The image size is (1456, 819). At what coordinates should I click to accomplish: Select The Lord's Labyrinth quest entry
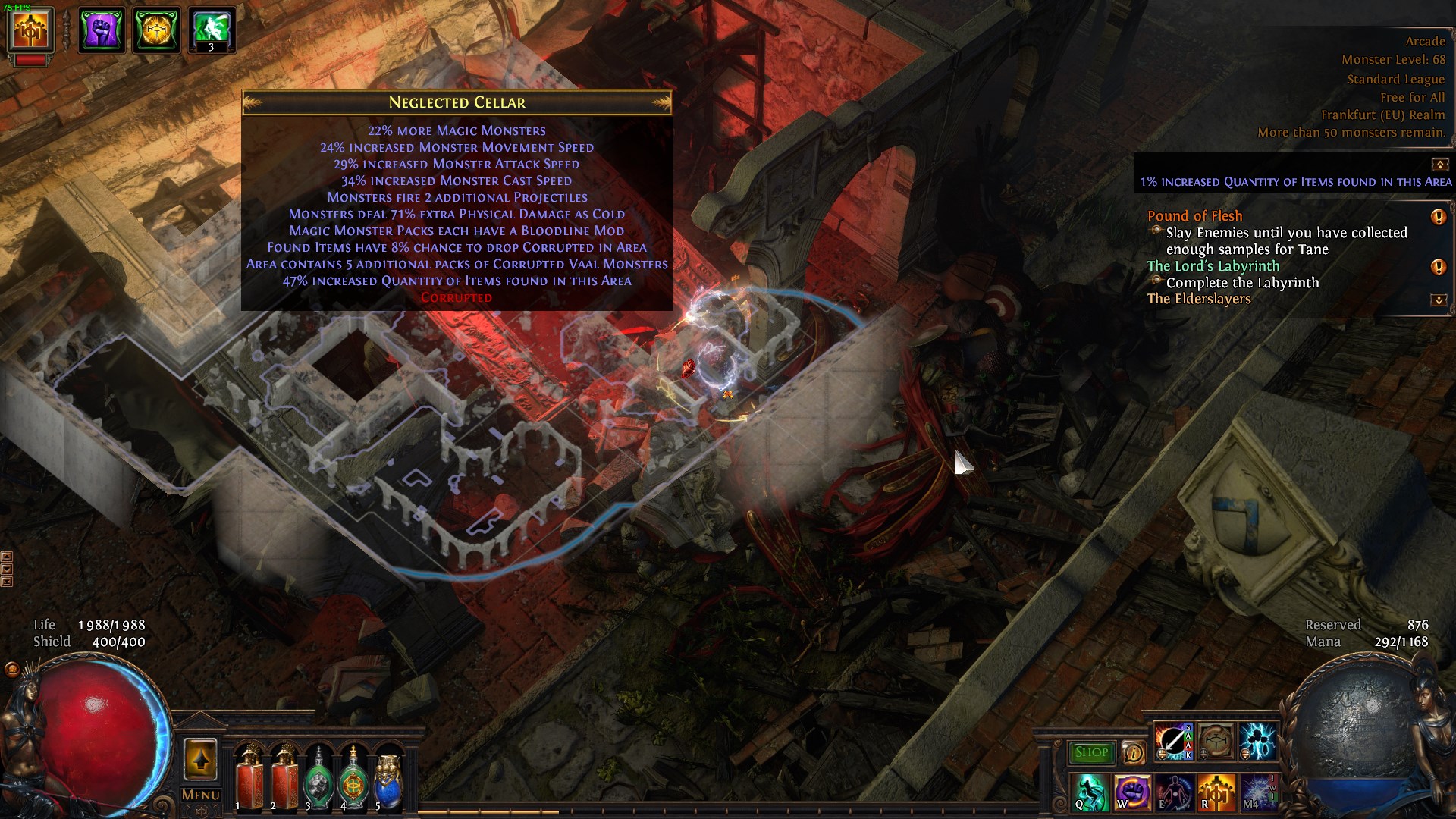(1213, 266)
